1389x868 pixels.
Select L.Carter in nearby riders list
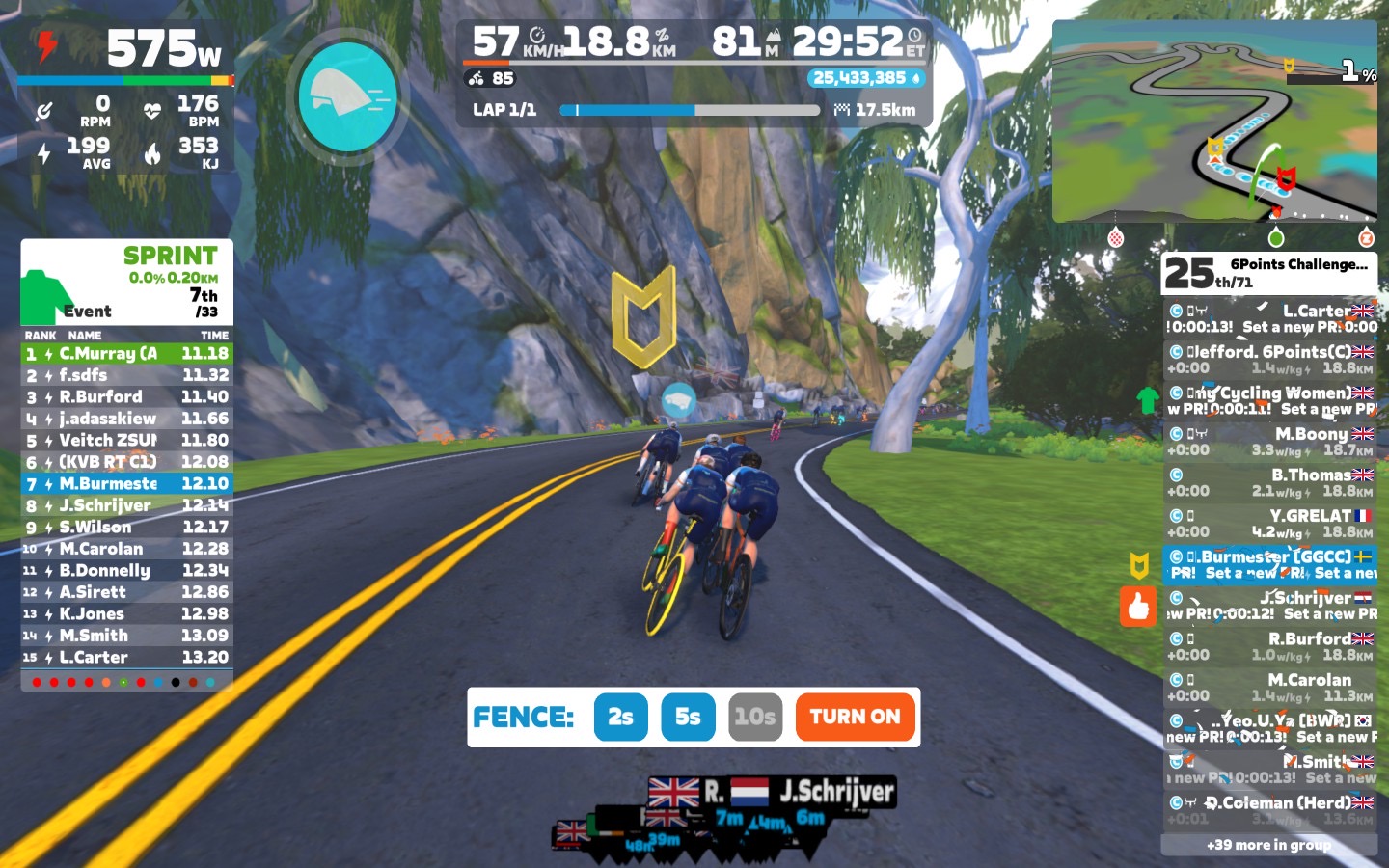pyautogui.click(x=1269, y=318)
